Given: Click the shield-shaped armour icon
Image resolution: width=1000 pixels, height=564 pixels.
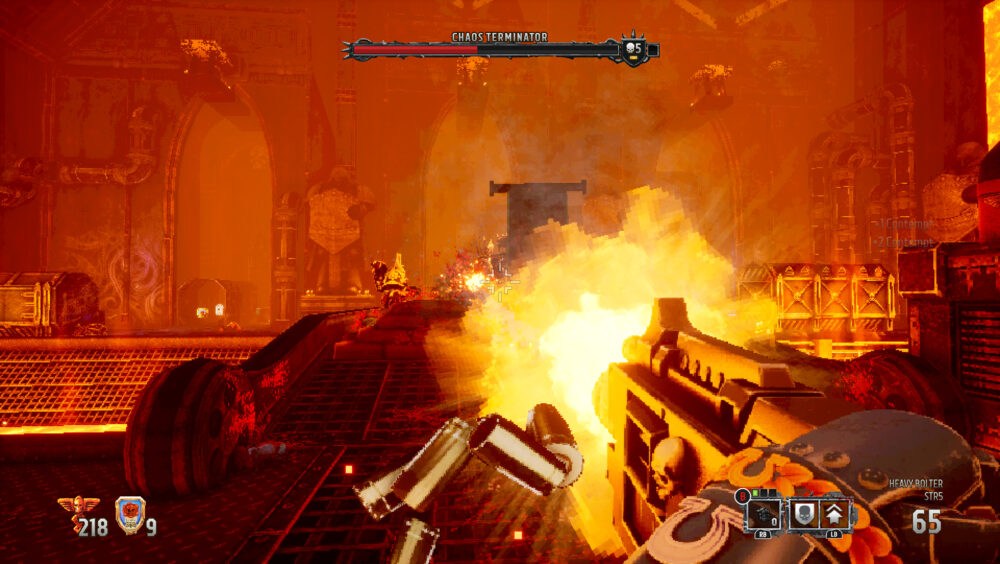Looking at the screenshot, I should [129, 514].
